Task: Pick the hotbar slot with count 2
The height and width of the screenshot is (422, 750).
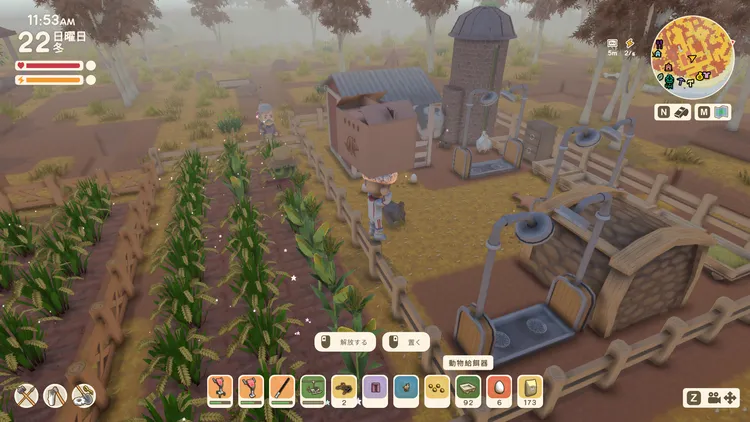Action: (x=344, y=388)
